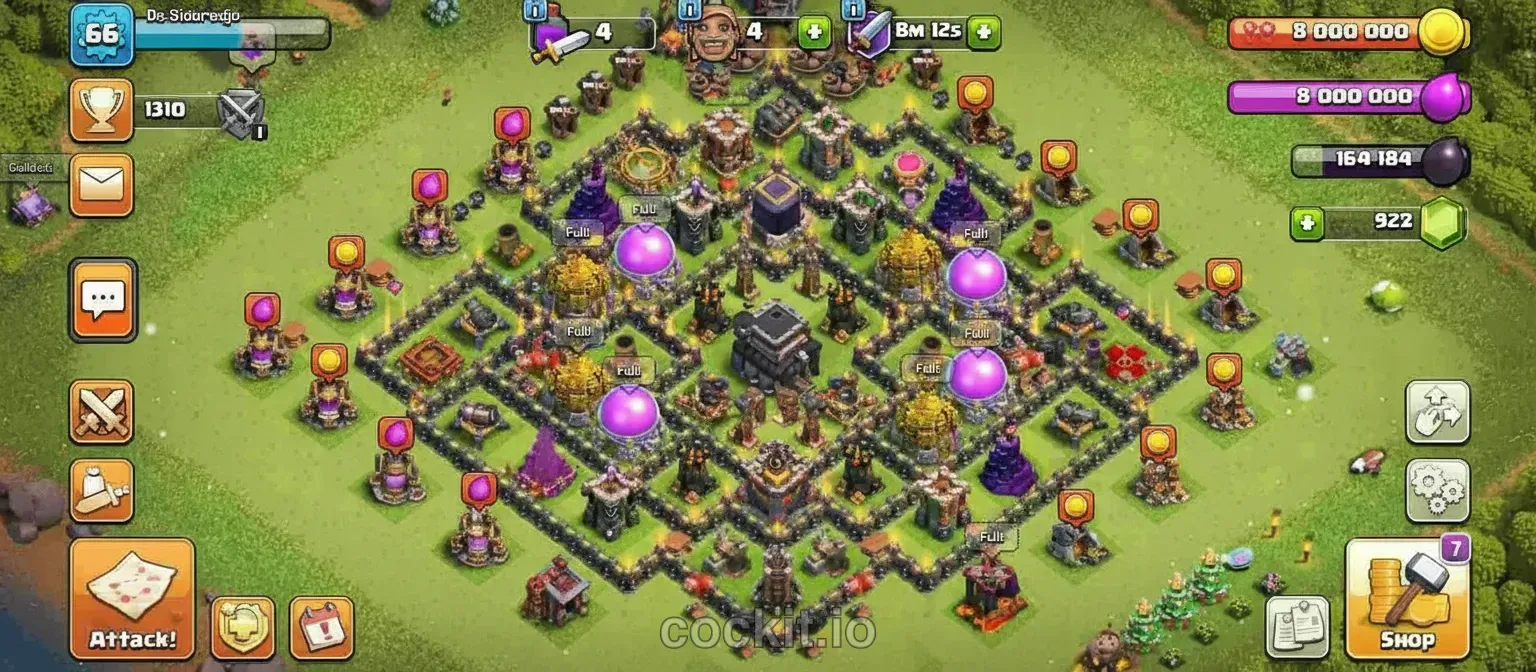Add gems with the green plus
This screenshot has width=1536, height=672.
(x=1304, y=223)
